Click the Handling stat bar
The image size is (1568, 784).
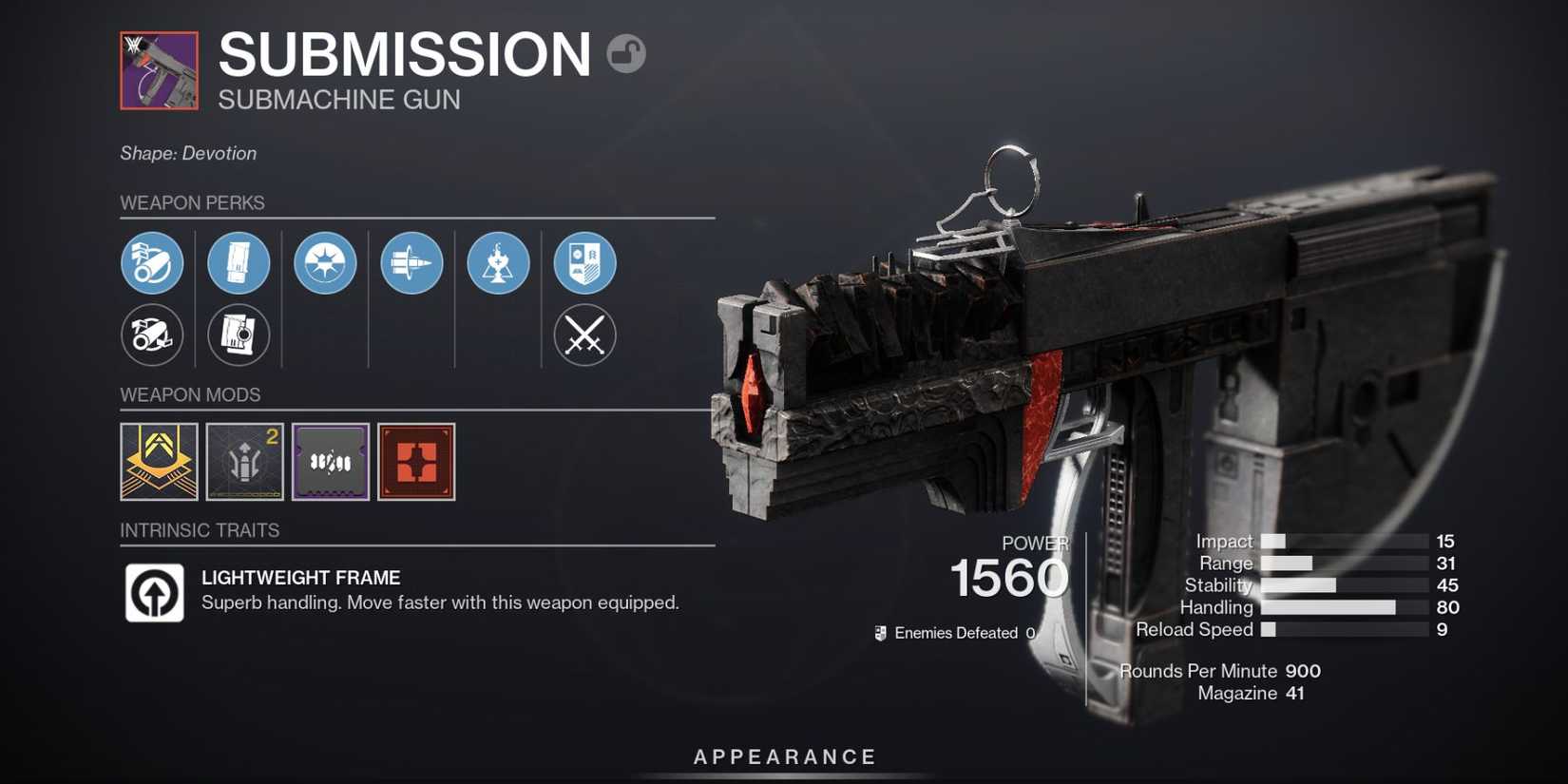pyautogui.click(x=1330, y=607)
